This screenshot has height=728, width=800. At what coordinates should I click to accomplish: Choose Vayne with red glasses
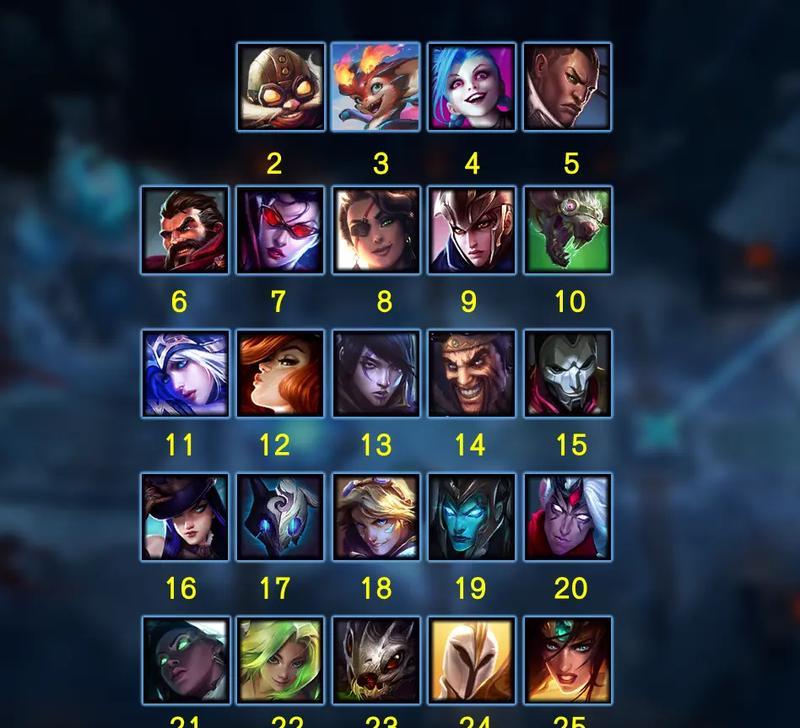pyautogui.click(x=281, y=230)
